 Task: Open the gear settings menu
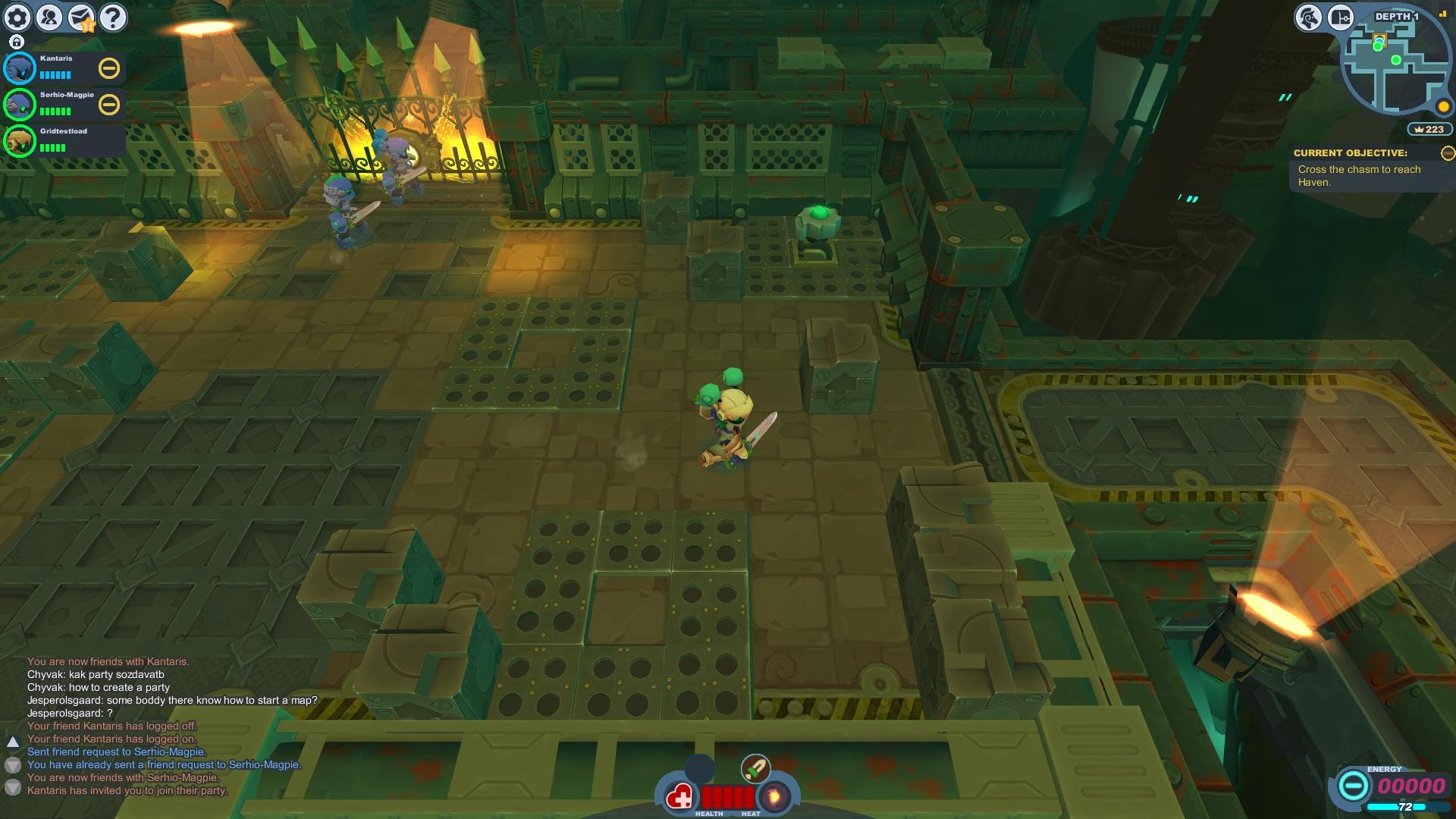(17, 17)
